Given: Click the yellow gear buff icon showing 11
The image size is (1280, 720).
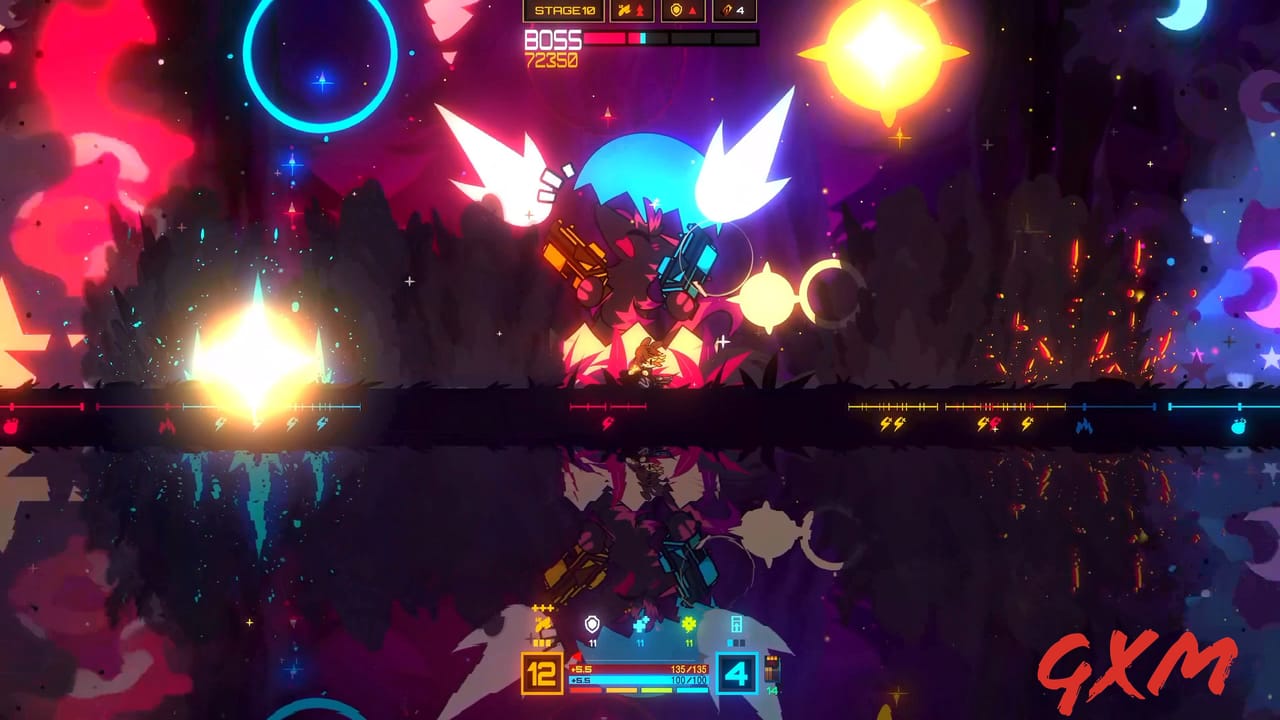Looking at the screenshot, I should pos(689,624).
